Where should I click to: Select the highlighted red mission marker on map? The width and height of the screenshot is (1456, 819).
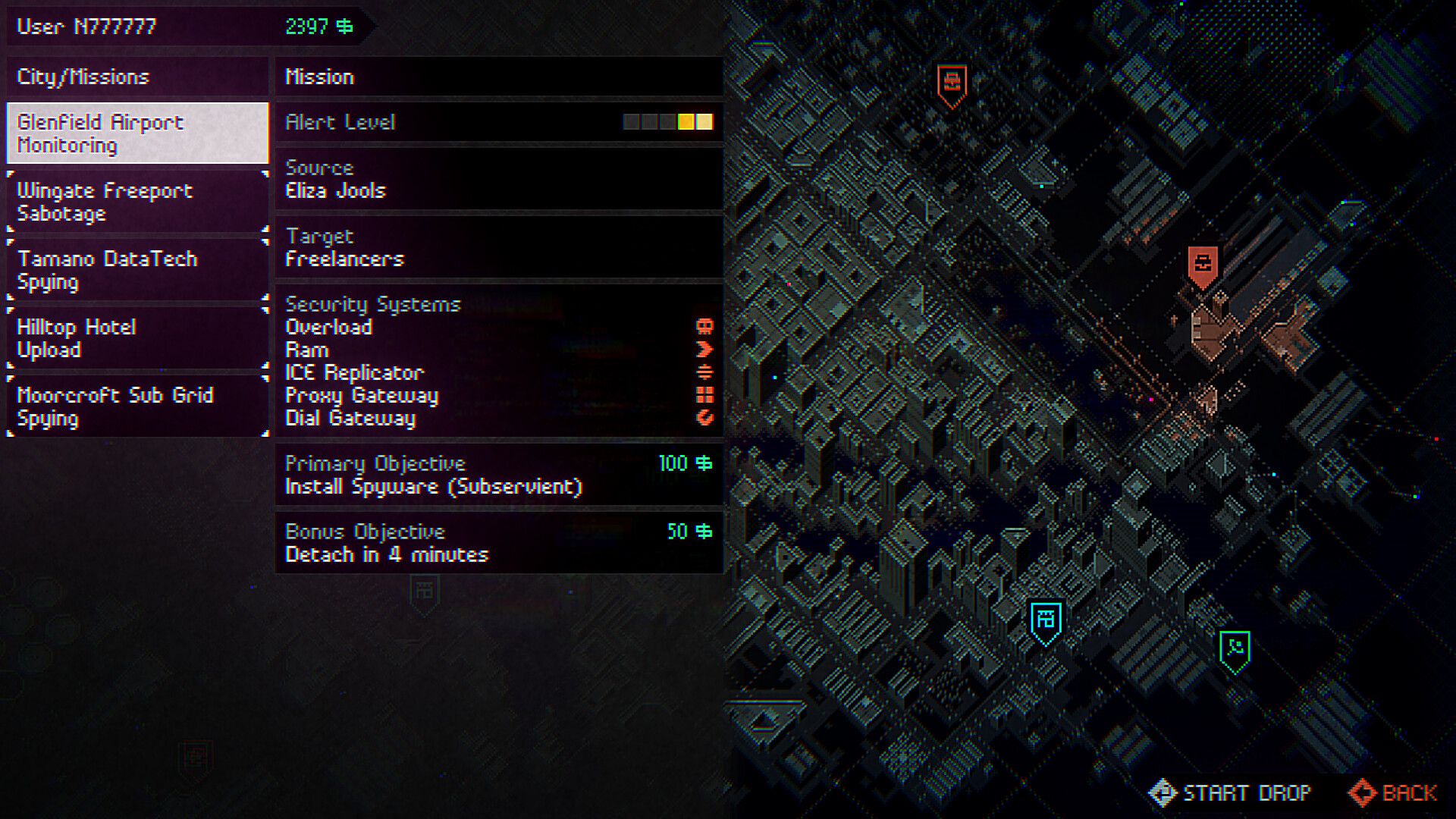(x=1203, y=265)
